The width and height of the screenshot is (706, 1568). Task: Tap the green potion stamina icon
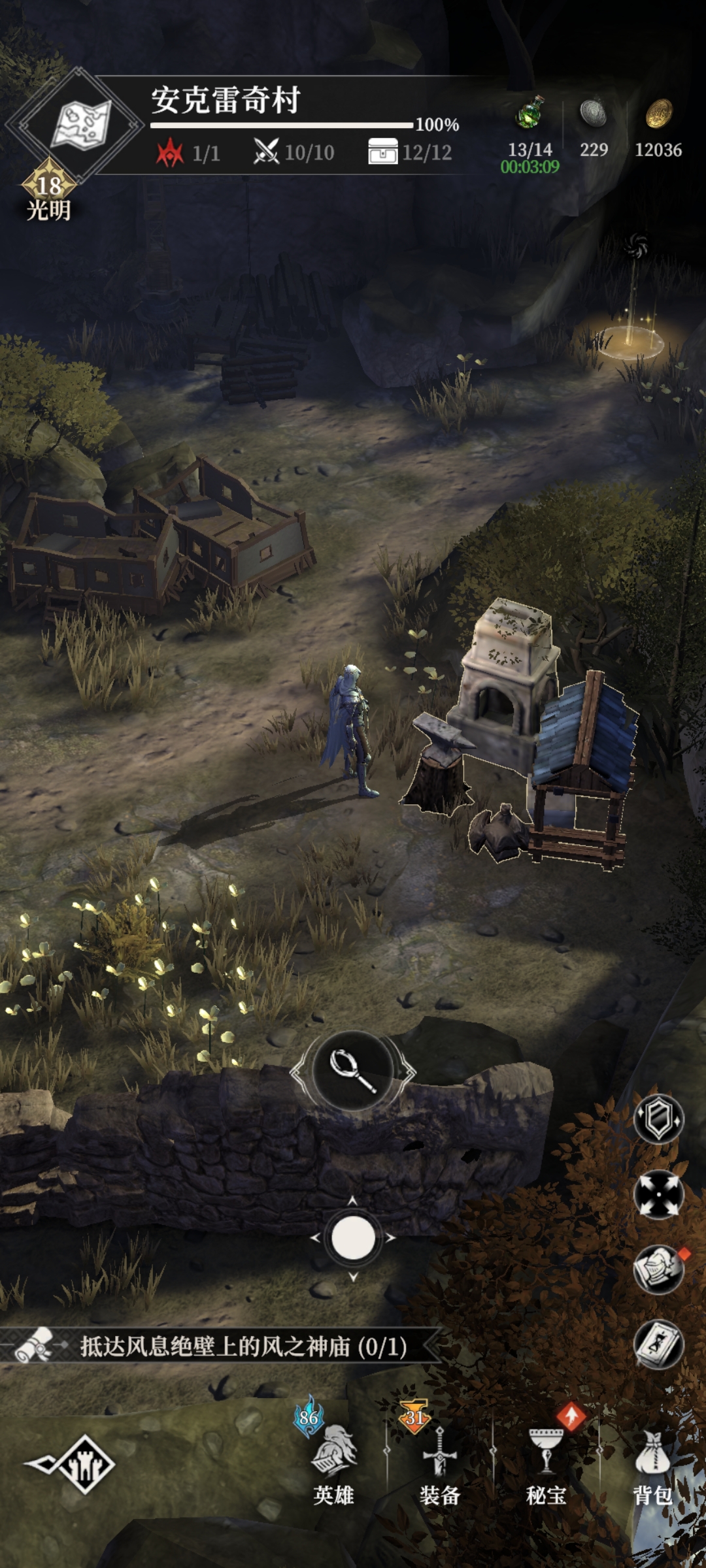click(530, 112)
